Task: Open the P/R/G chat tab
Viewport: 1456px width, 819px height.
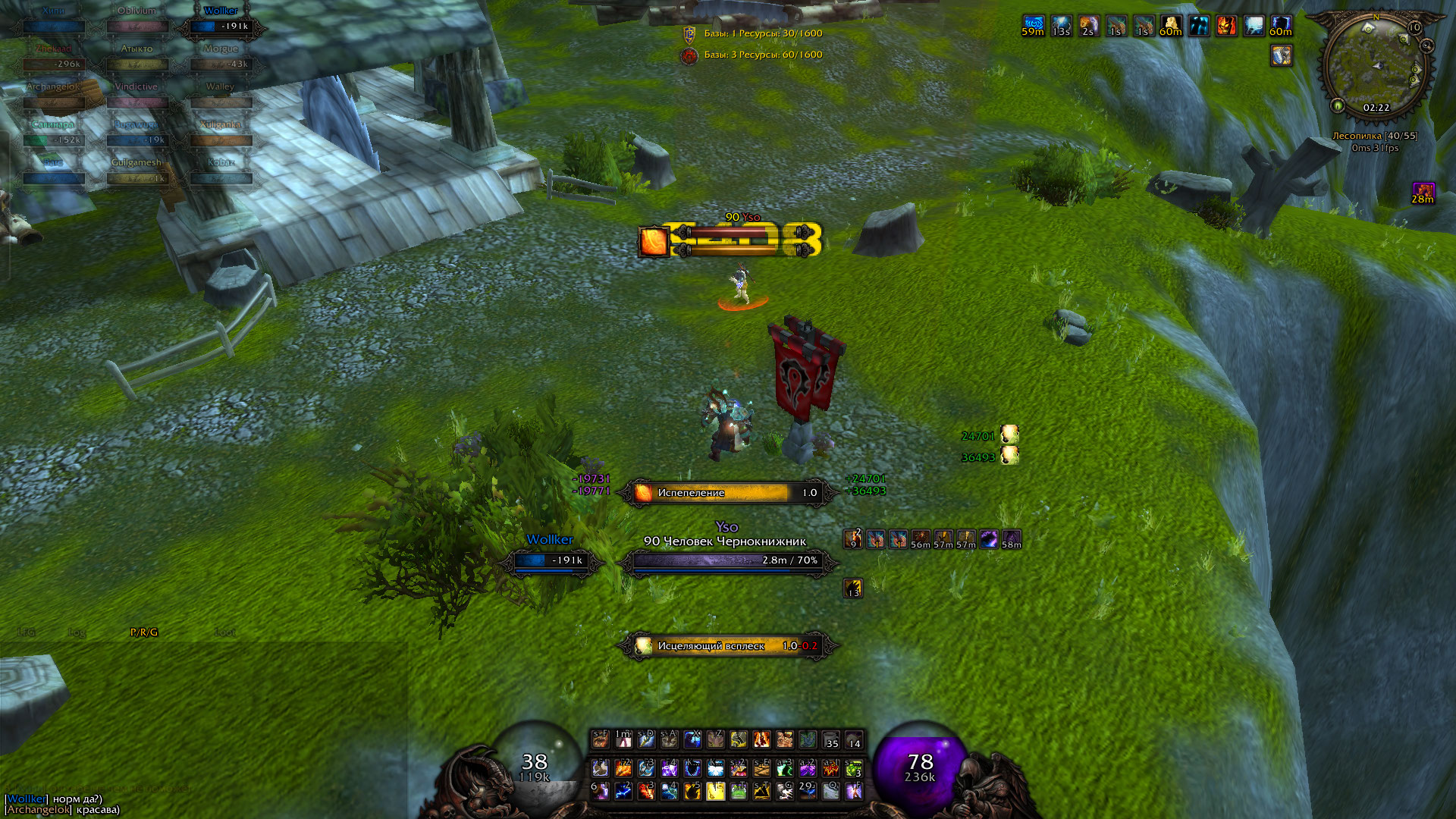Action: pos(144,632)
